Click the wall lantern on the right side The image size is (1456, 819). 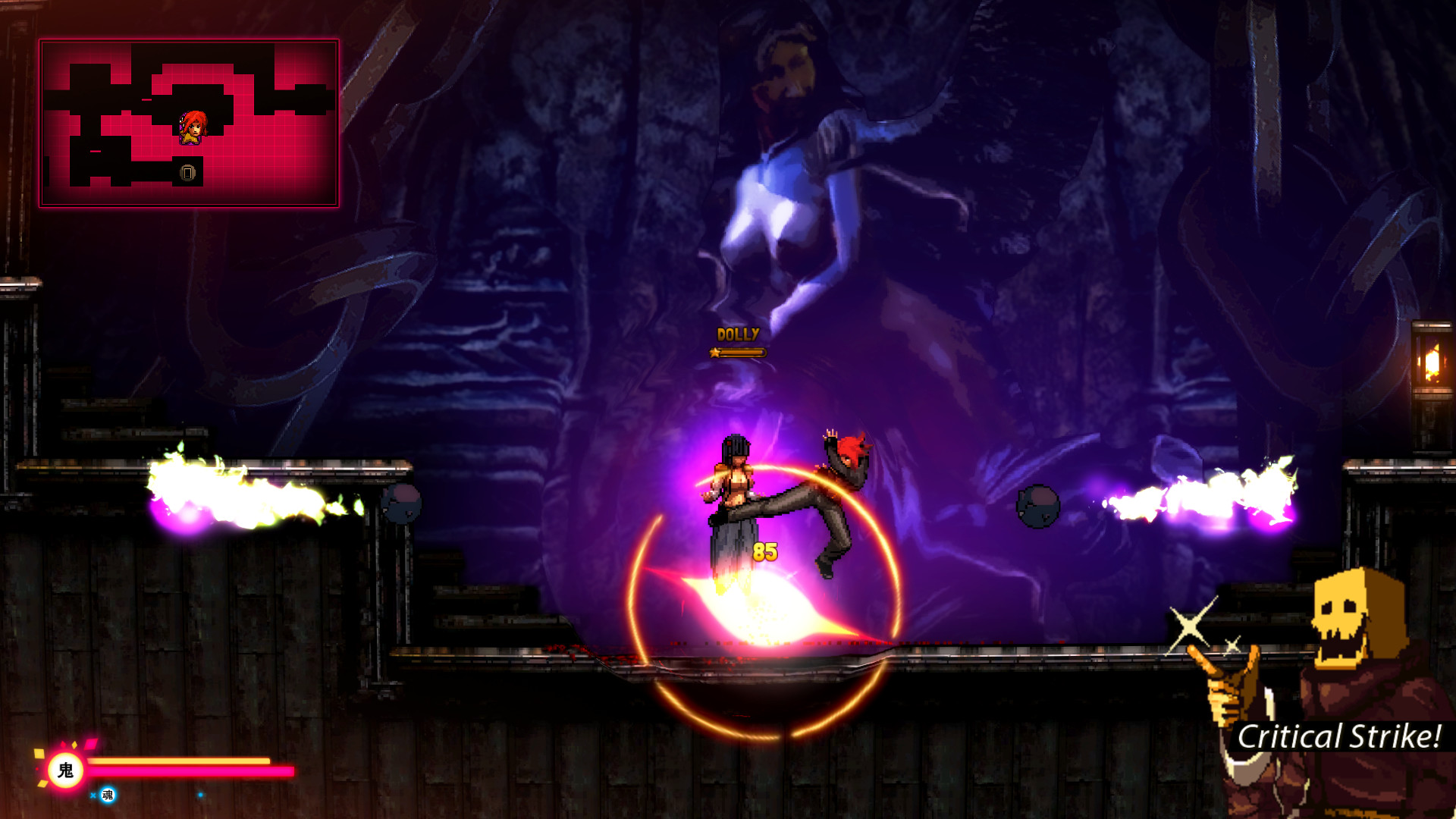(x=1432, y=354)
